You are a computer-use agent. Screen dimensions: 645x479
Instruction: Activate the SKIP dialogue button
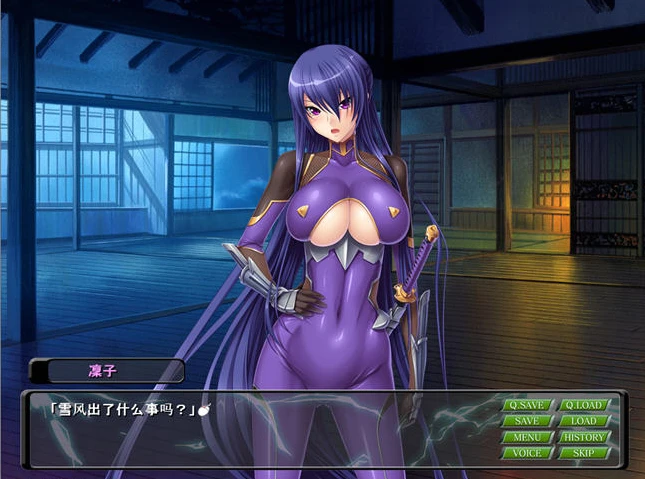tap(584, 453)
